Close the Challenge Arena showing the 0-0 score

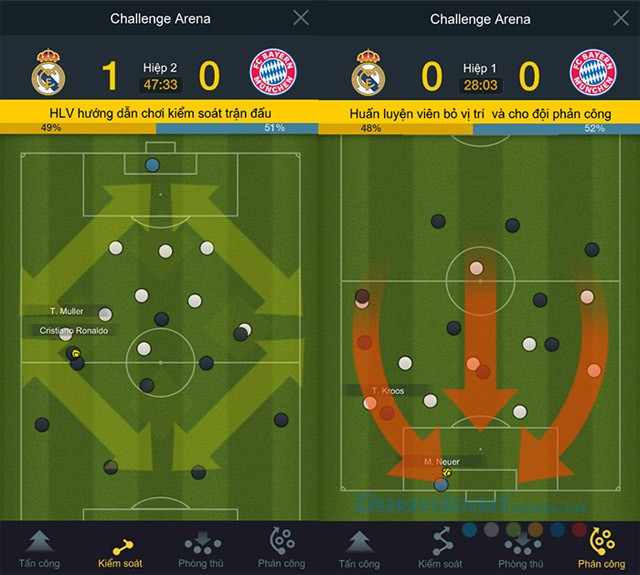click(621, 18)
